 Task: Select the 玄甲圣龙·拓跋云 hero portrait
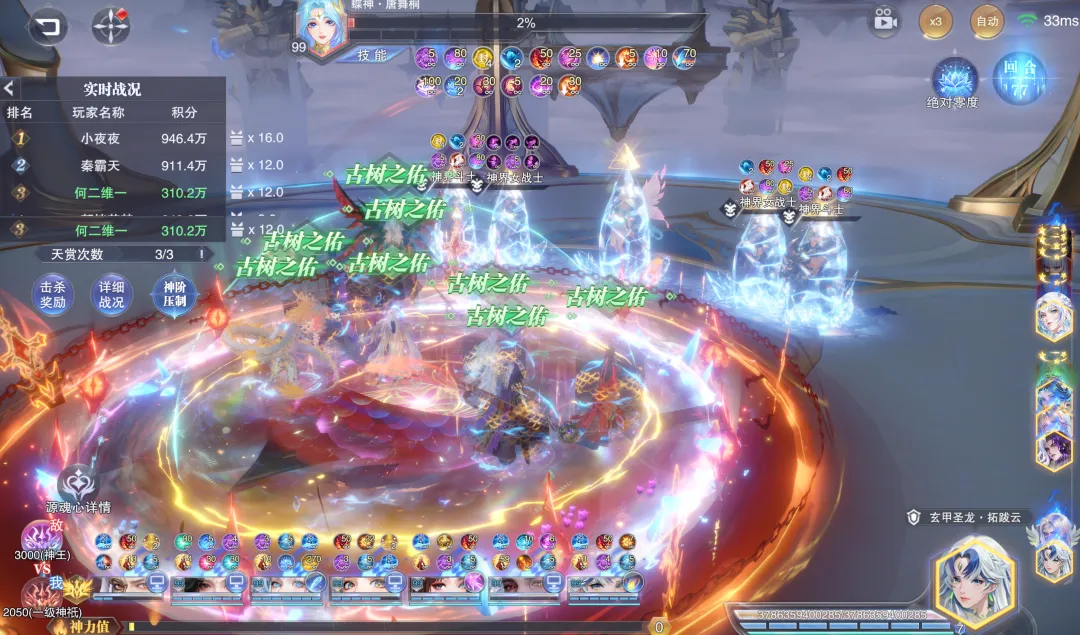(974, 580)
